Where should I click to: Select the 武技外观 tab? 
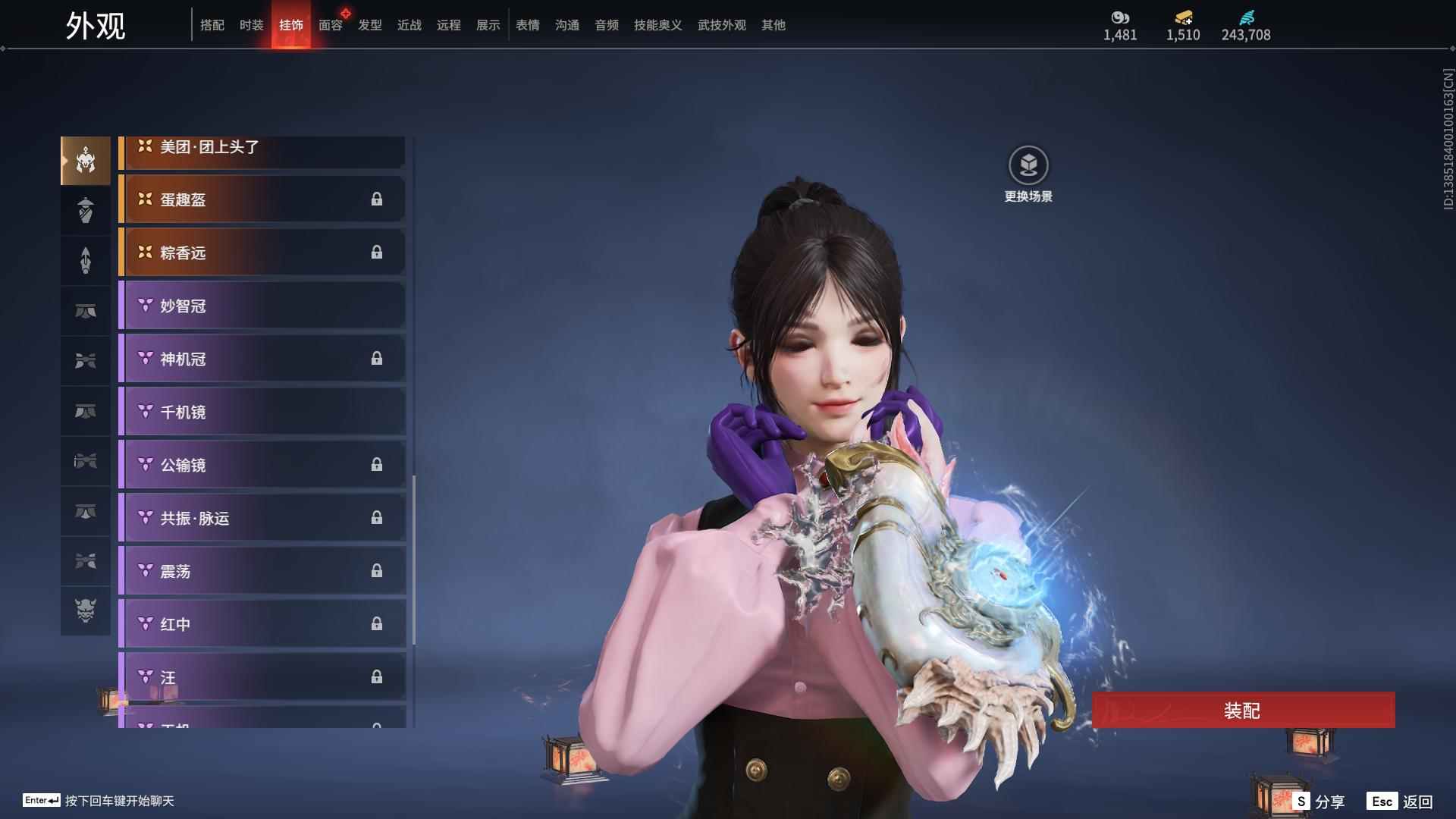(721, 25)
